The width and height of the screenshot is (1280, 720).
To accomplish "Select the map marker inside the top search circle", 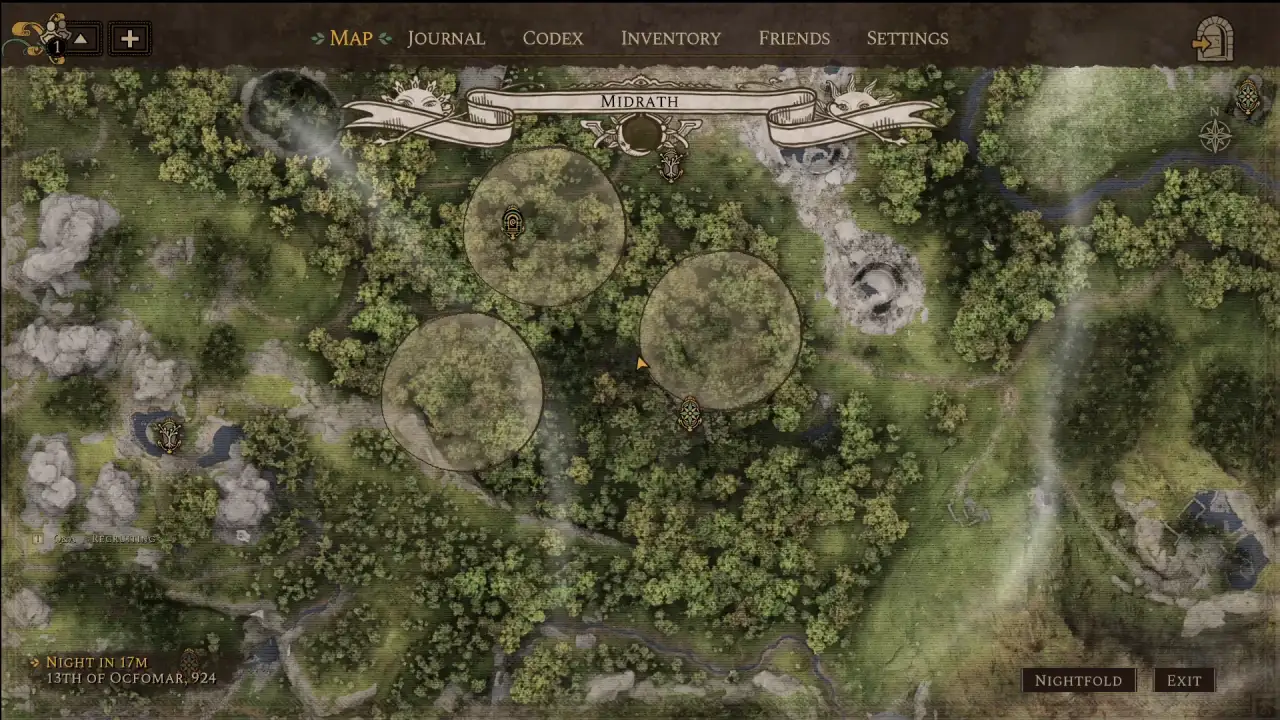I will click(x=513, y=223).
